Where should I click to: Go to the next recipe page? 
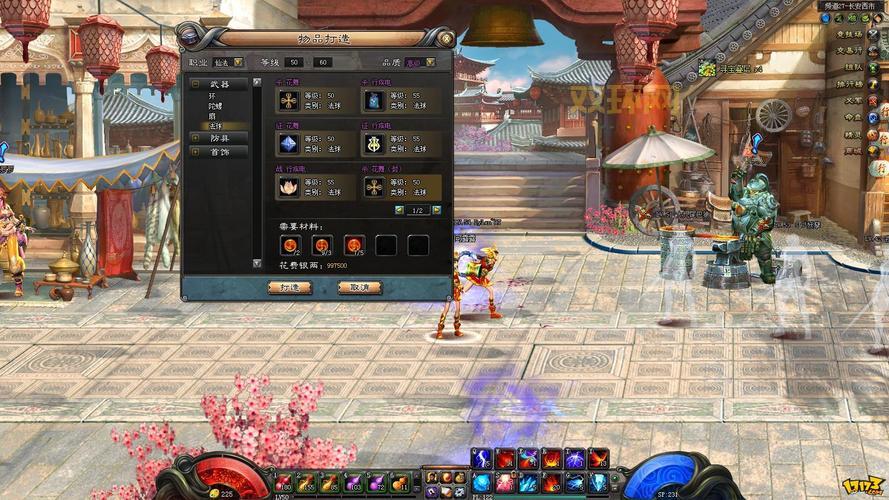436,210
